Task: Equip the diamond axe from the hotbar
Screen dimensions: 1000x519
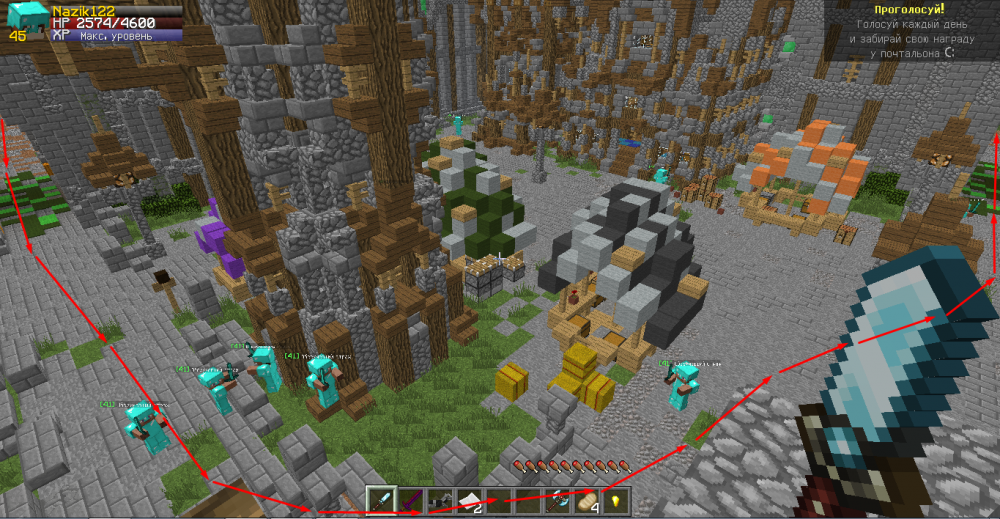Action: pyautogui.click(x=556, y=500)
